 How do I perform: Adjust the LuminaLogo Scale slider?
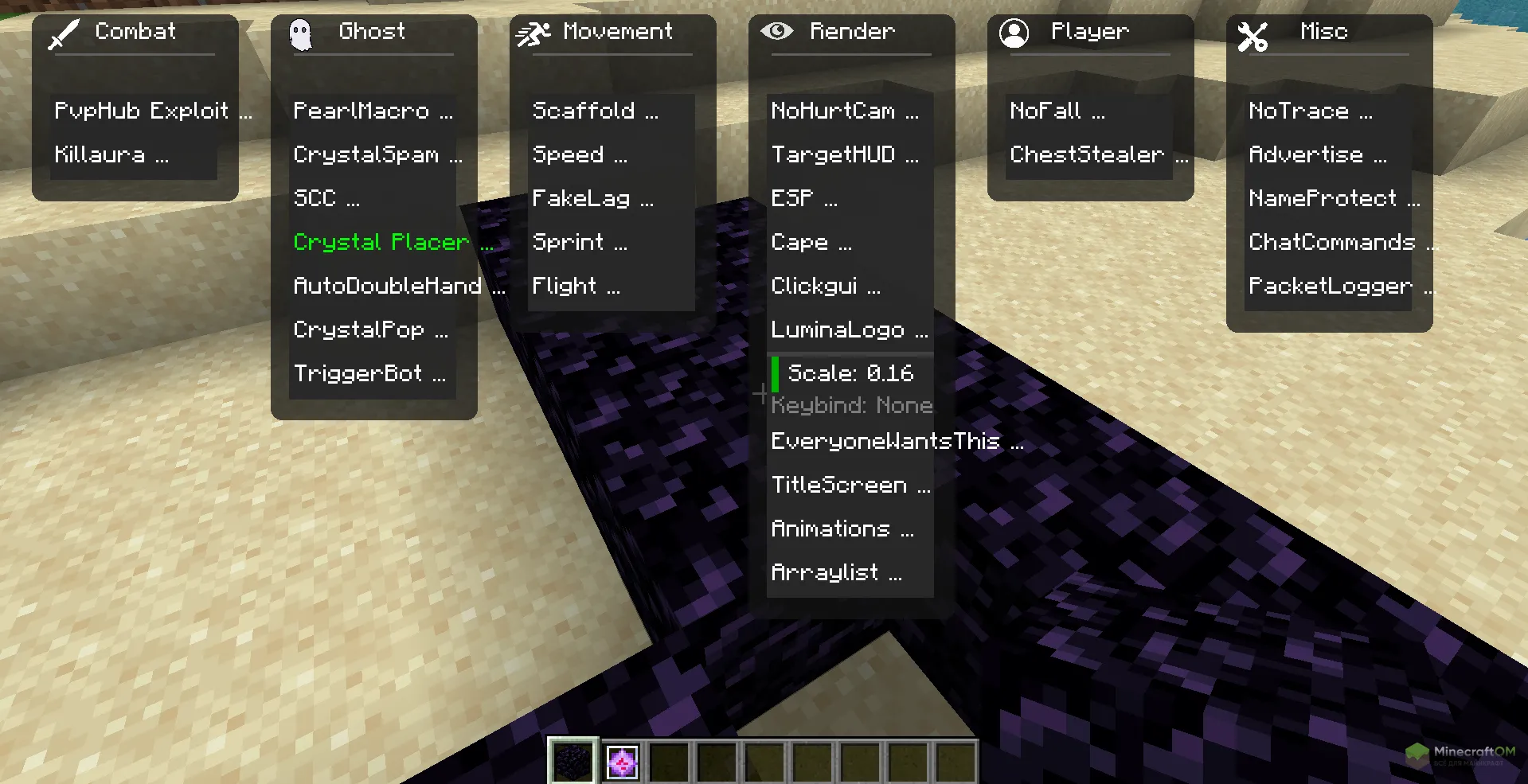coord(848,372)
